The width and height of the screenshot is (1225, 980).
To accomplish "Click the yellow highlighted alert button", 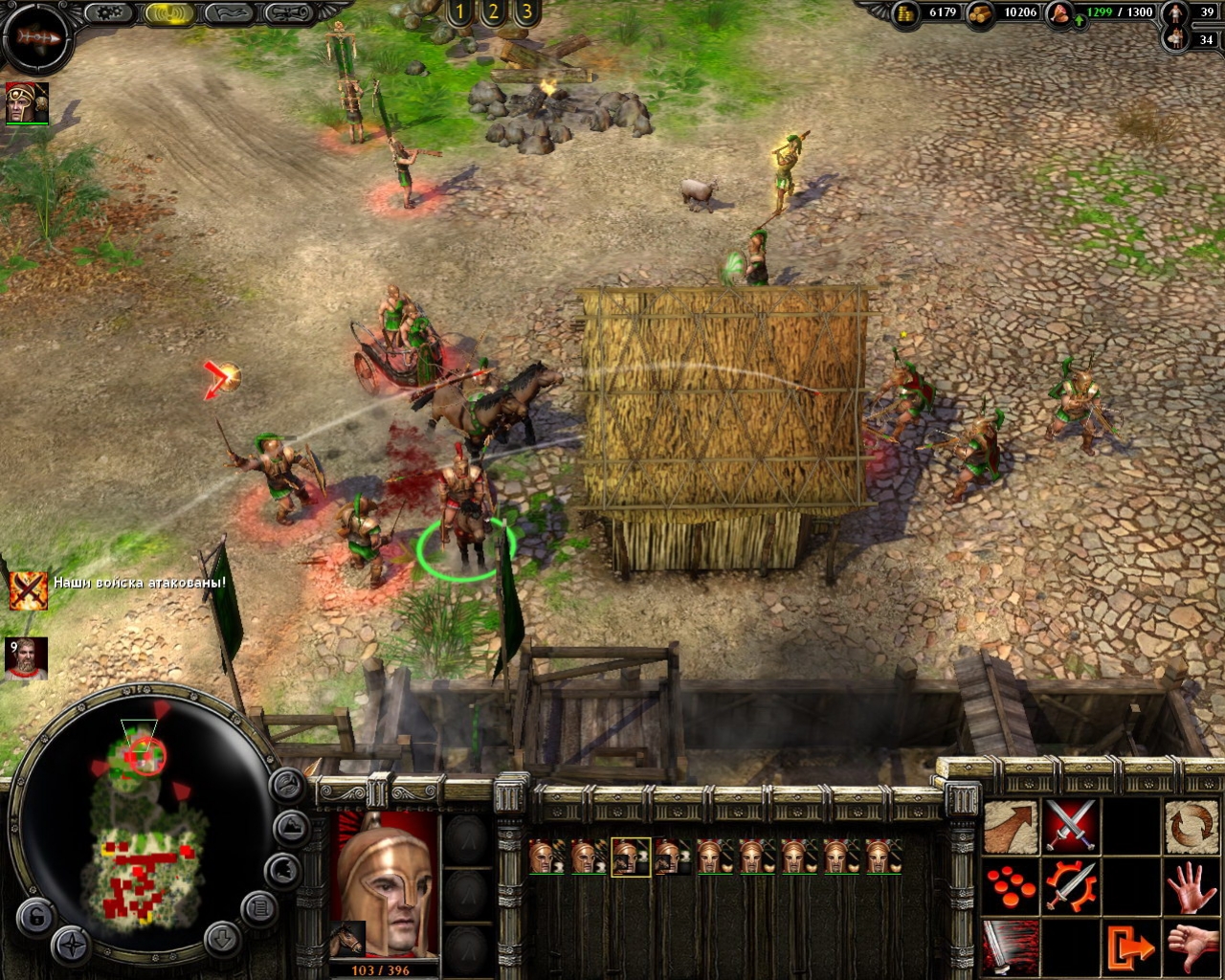I will (x=169, y=13).
